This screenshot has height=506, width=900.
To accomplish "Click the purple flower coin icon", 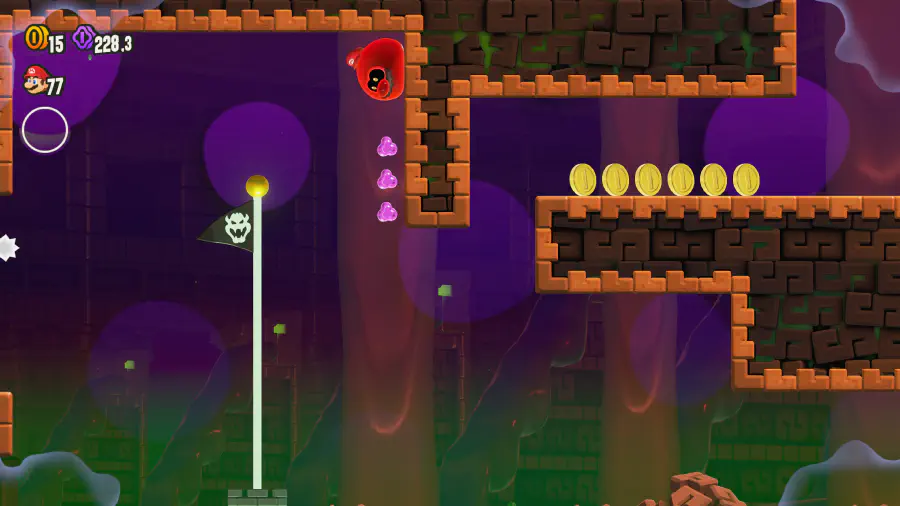I will coord(83,39).
